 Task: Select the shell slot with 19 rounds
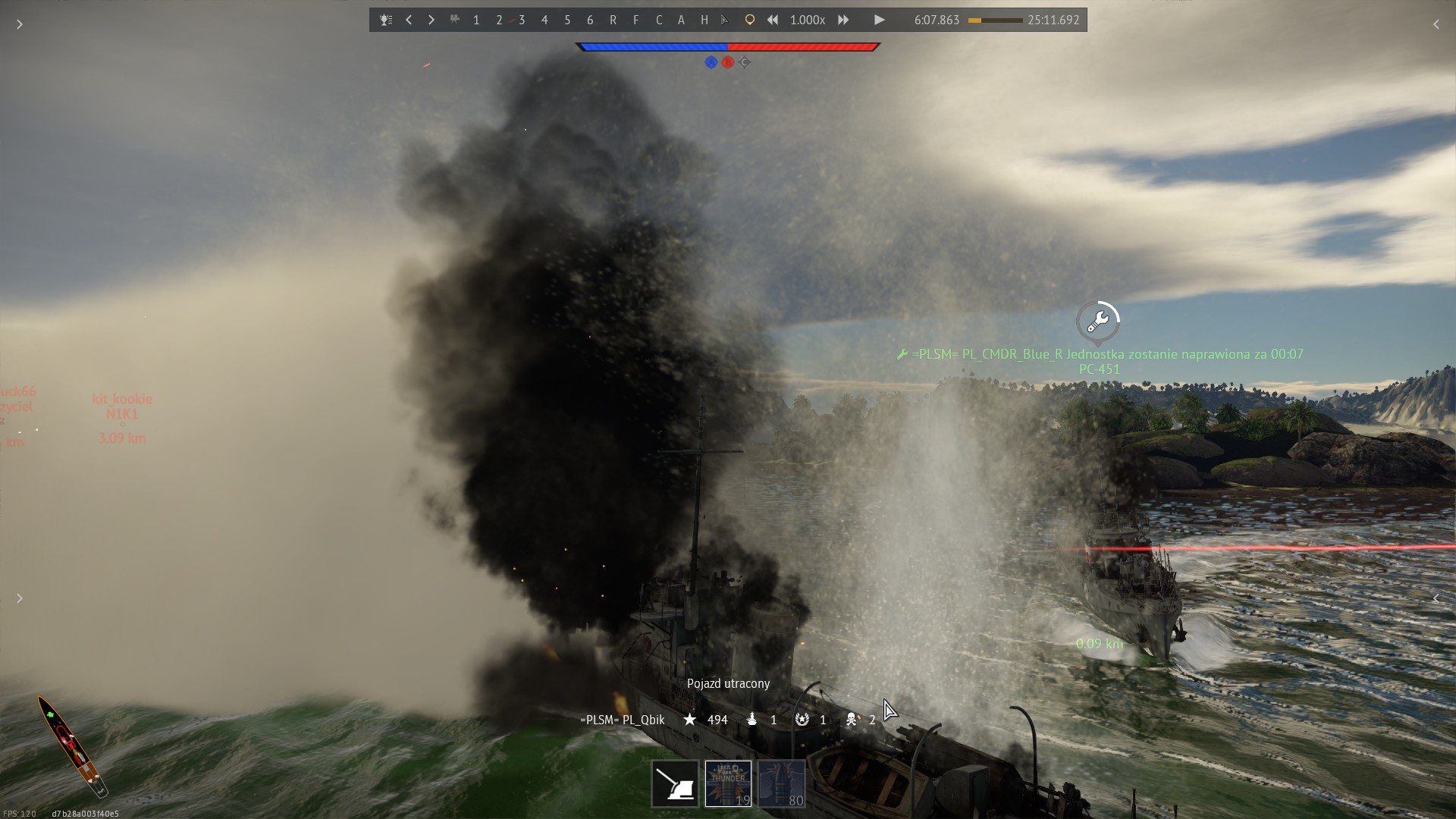pyautogui.click(x=728, y=784)
